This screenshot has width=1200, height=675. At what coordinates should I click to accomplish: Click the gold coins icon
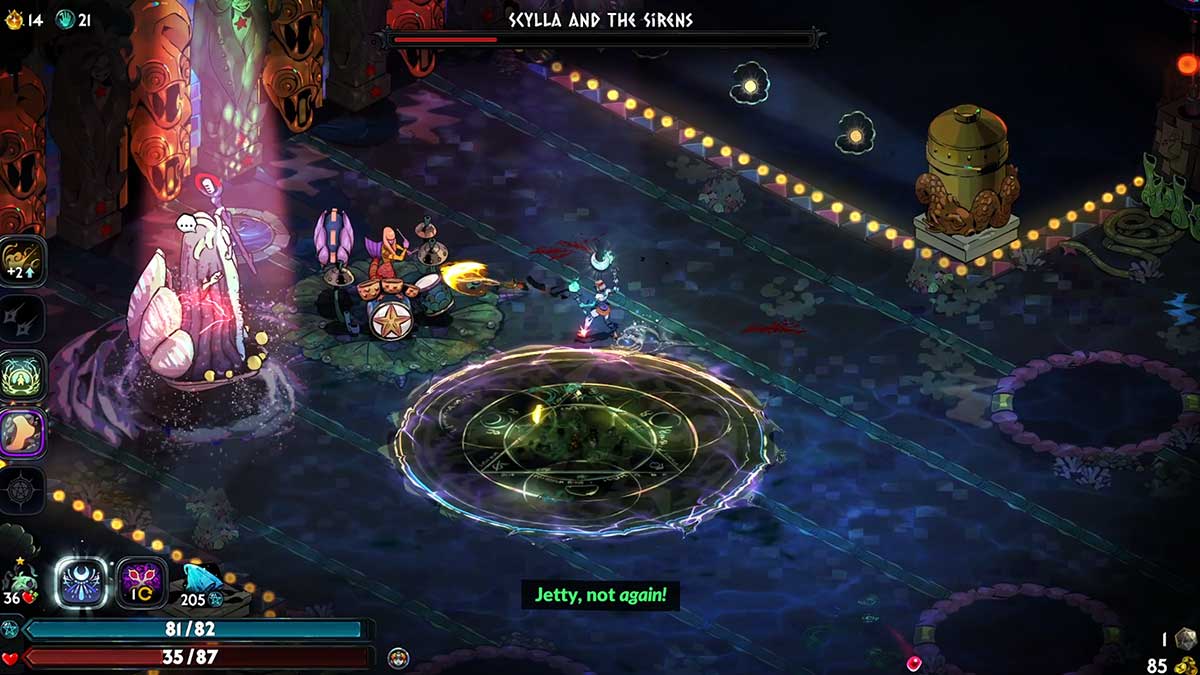[1184, 664]
